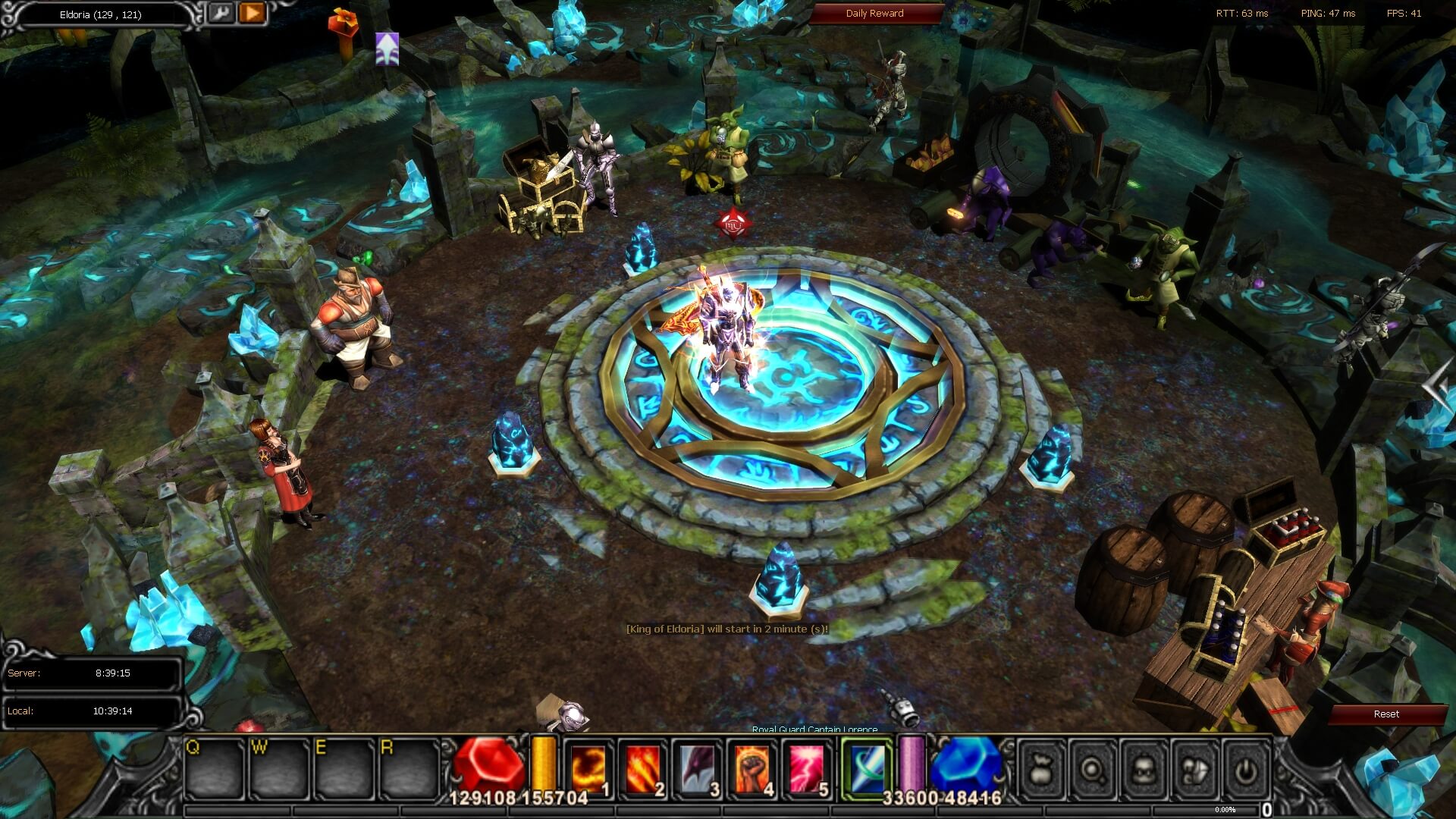The height and width of the screenshot is (819, 1456).
Task: Click the blue mana gem
Action: tap(966, 764)
